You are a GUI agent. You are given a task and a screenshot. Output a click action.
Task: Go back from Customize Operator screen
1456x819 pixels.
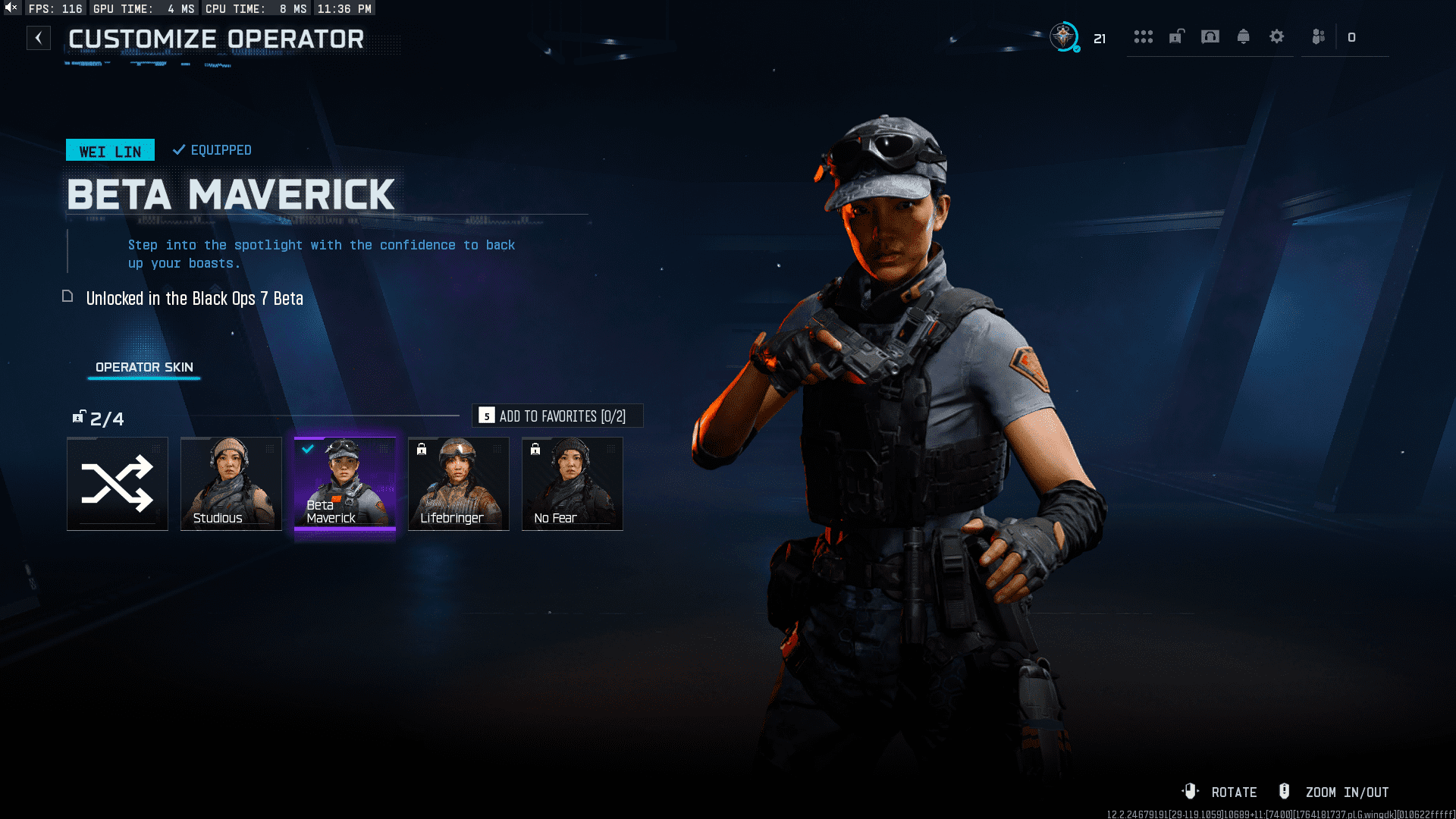click(x=39, y=38)
